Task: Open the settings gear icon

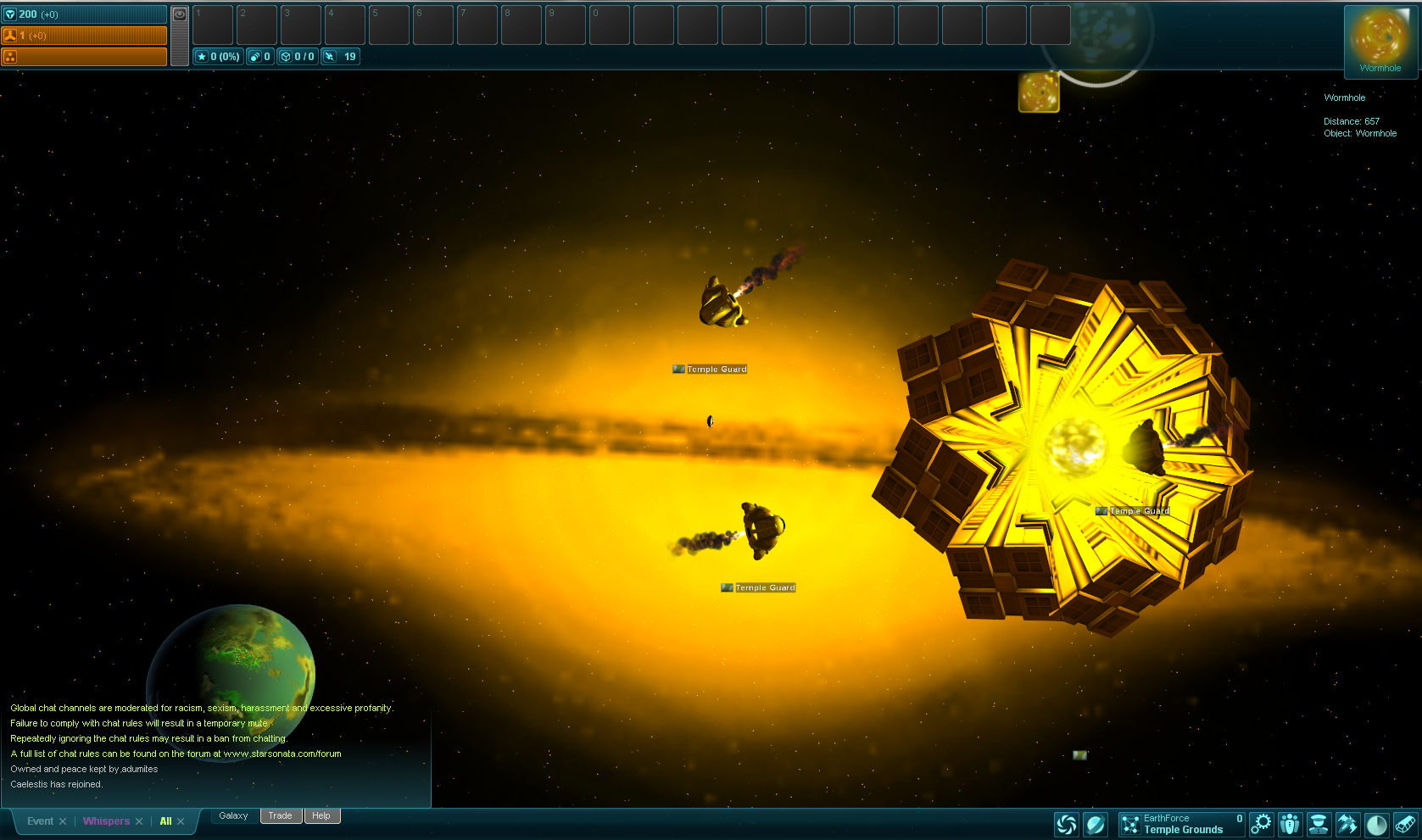Action: click(1262, 824)
